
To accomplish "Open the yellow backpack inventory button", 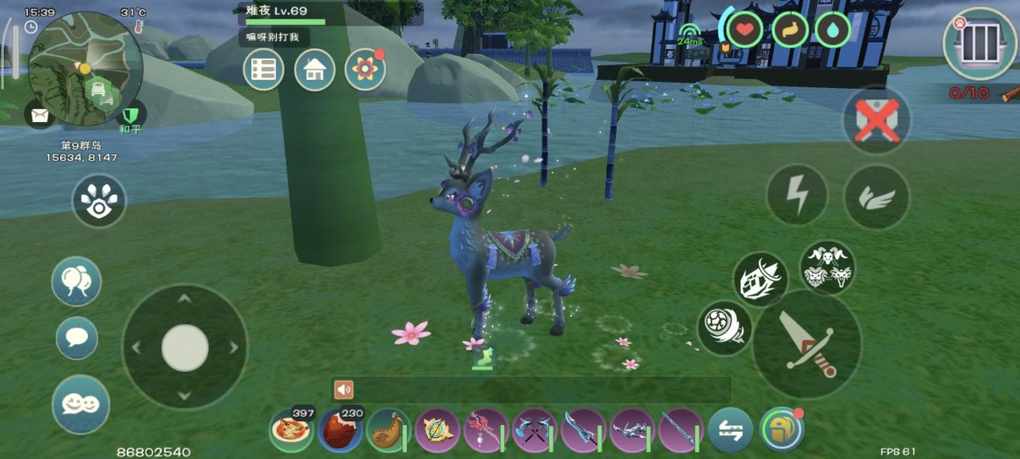I will click(x=781, y=429).
